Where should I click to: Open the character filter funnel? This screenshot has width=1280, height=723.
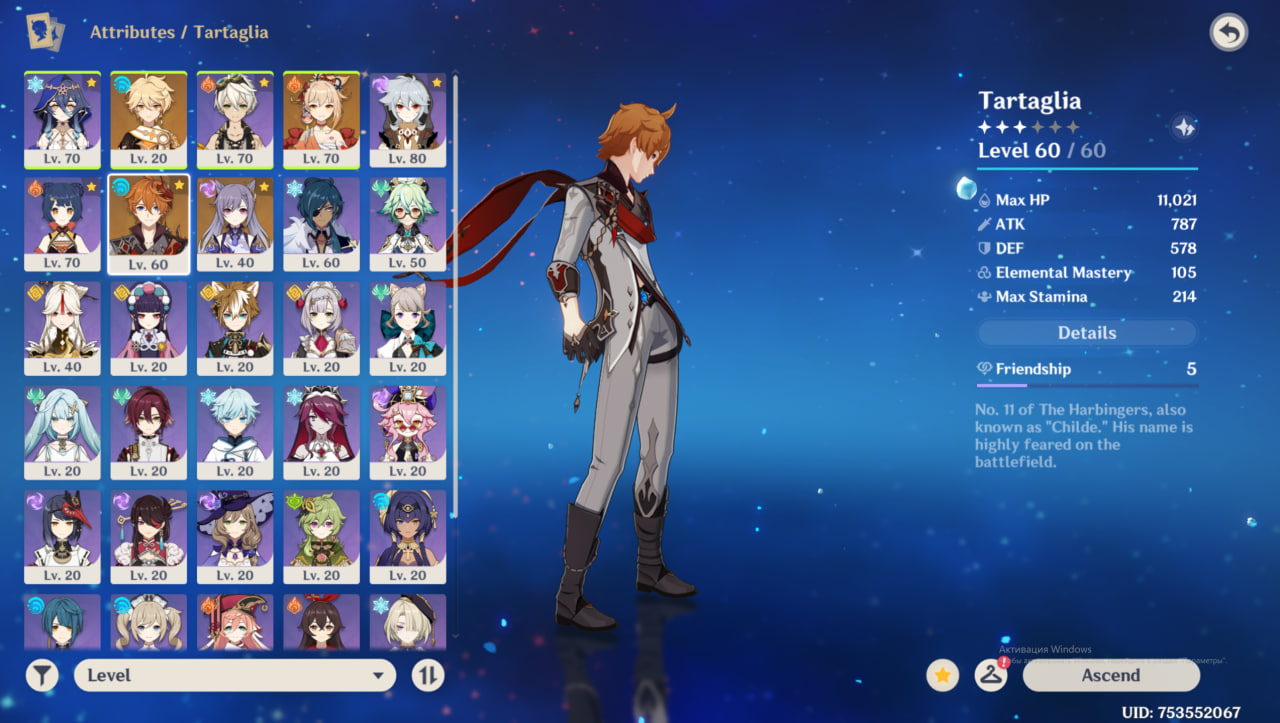[x=42, y=675]
